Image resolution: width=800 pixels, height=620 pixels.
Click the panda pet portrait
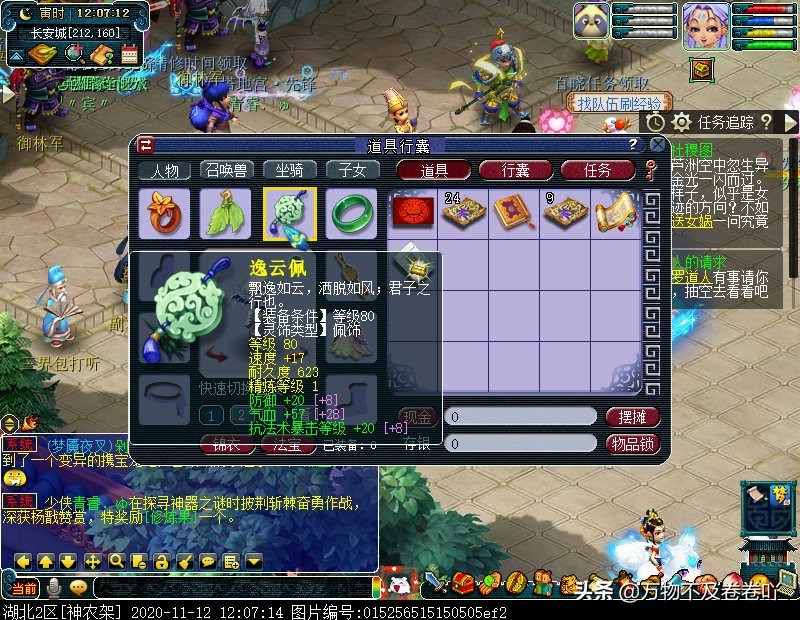(591, 20)
